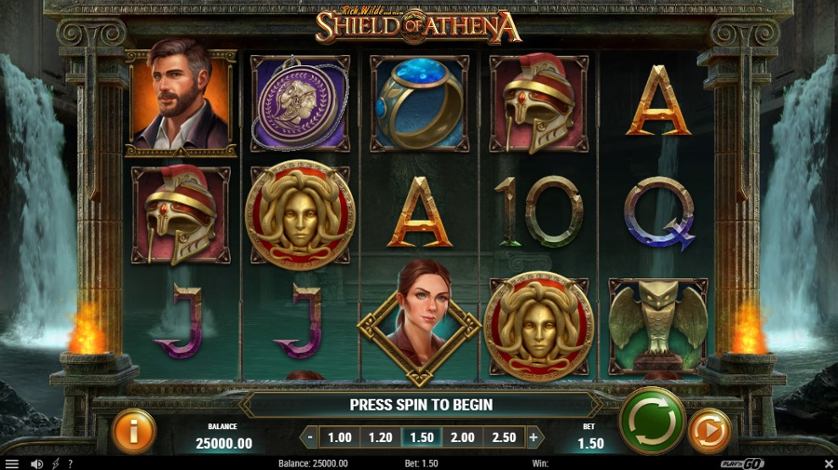Select the 1.00 bet value
Image resolution: width=838 pixels, height=470 pixels.
[x=340, y=437]
